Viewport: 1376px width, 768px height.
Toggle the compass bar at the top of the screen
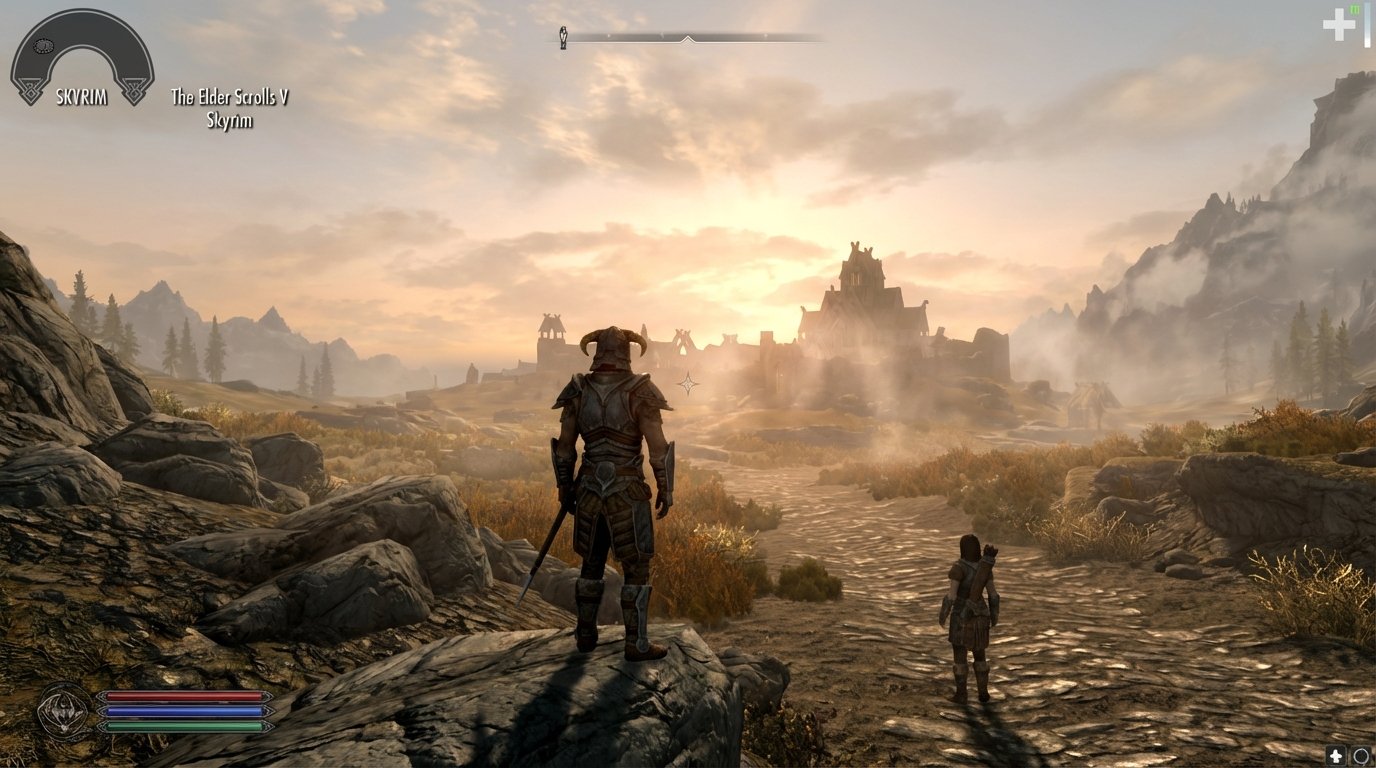coord(690,37)
